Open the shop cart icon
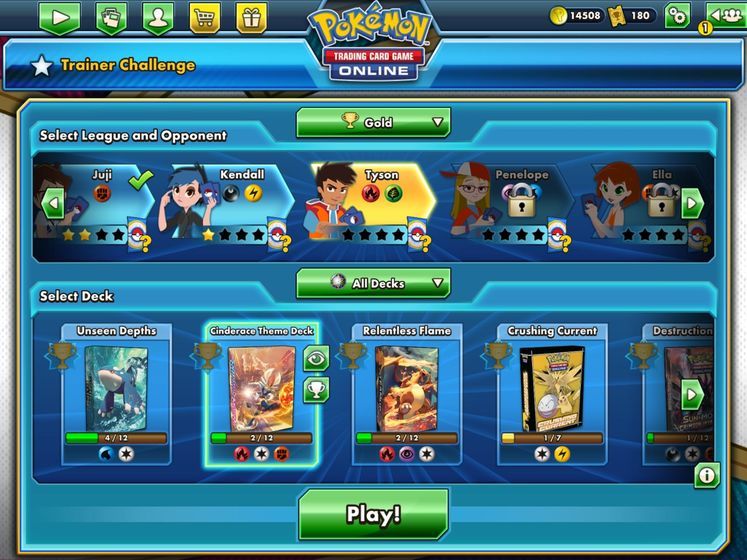Image resolution: width=747 pixels, height=560 pixels. click(x=205, y=16)
